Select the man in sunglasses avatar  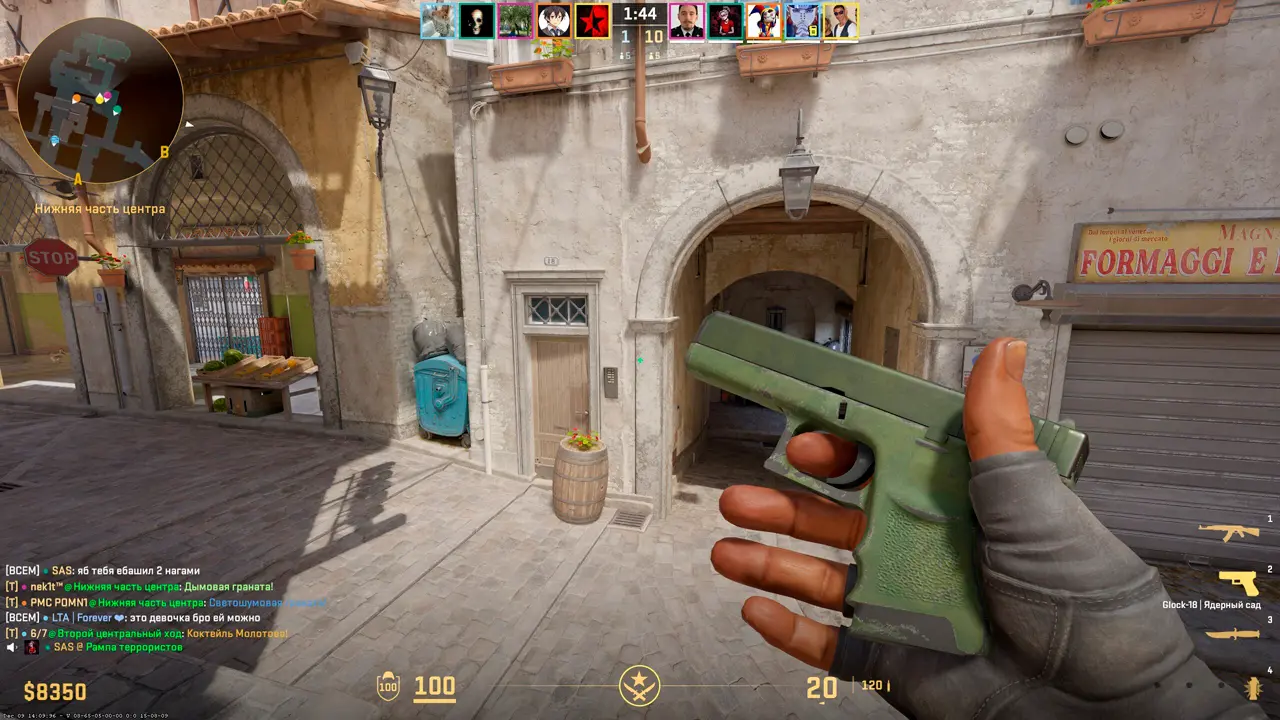[x=841, y=21]
